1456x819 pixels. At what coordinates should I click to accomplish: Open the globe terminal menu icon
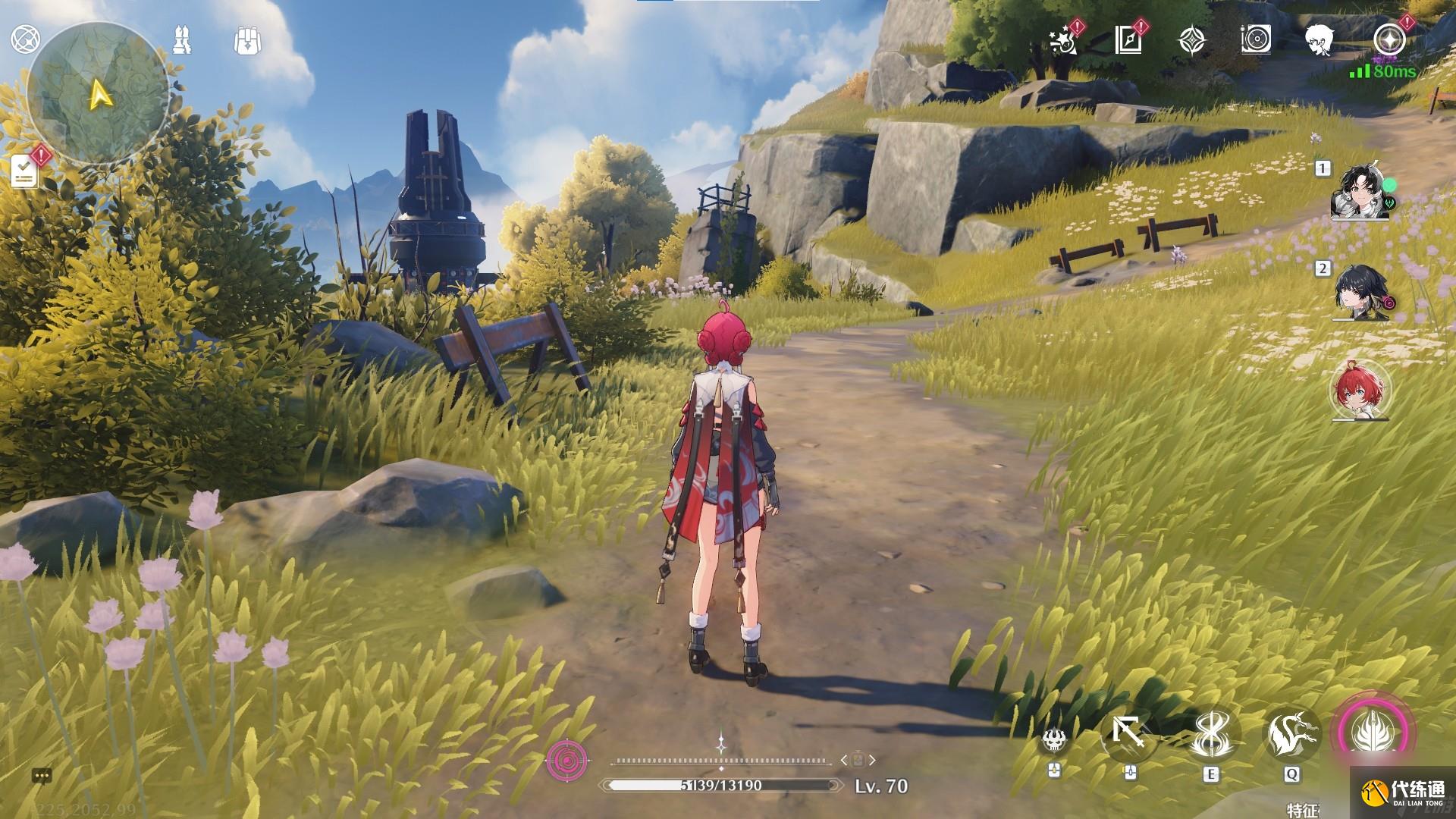coord(25,39)
